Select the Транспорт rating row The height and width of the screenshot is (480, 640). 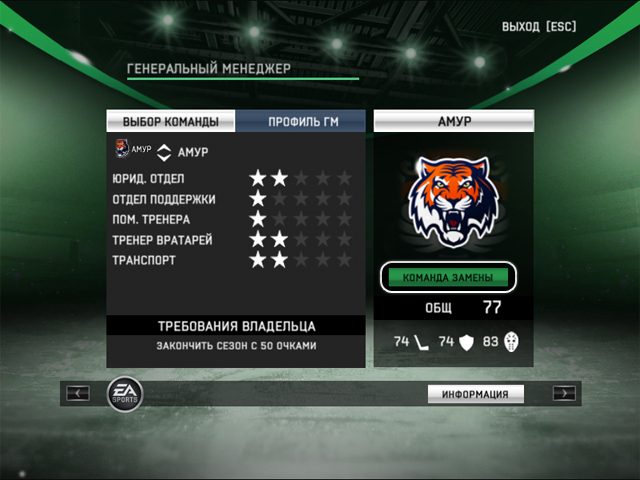tap(232, 260)
